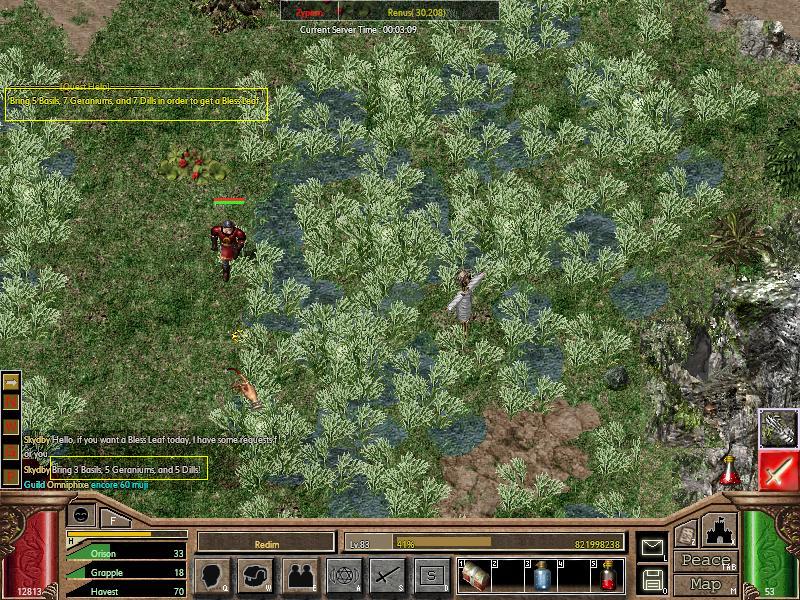Viewport: 800px width, 600px height.
Task: Open the head silhouette character button
Action: click(213, 575)
